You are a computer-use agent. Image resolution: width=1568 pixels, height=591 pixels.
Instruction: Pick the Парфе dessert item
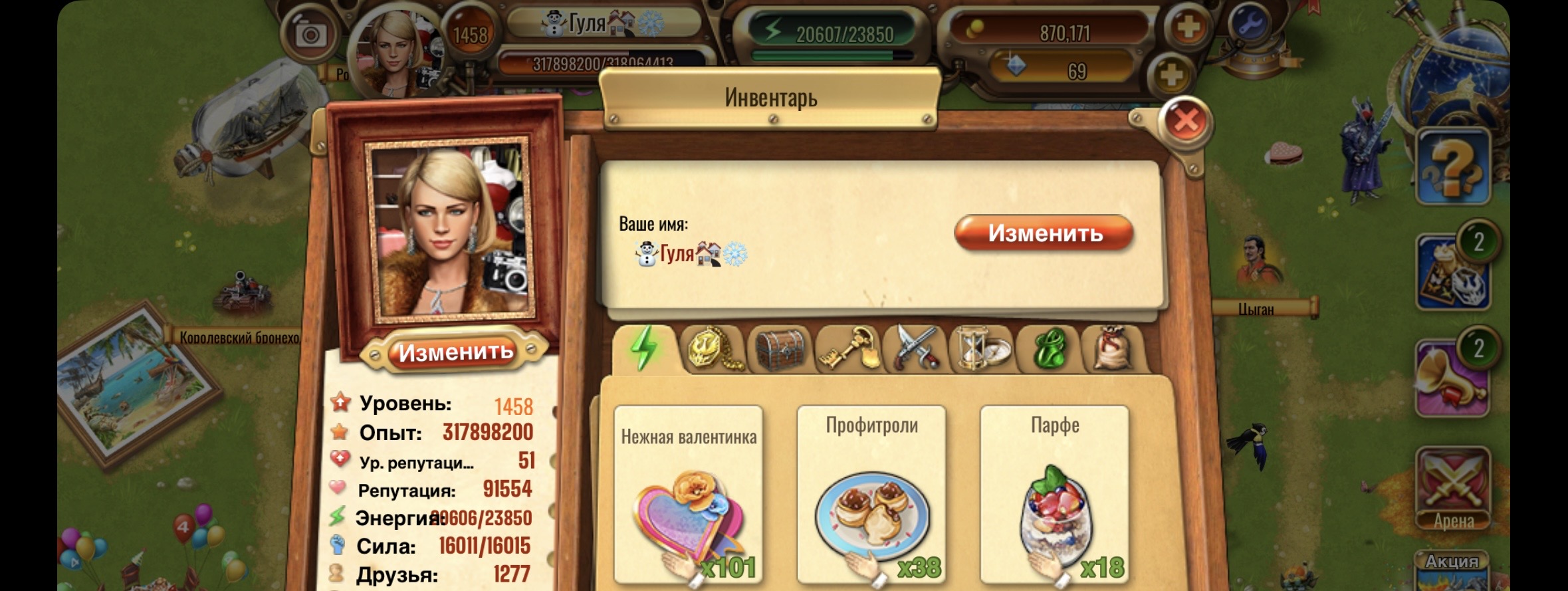click(x=1054, y=495)
